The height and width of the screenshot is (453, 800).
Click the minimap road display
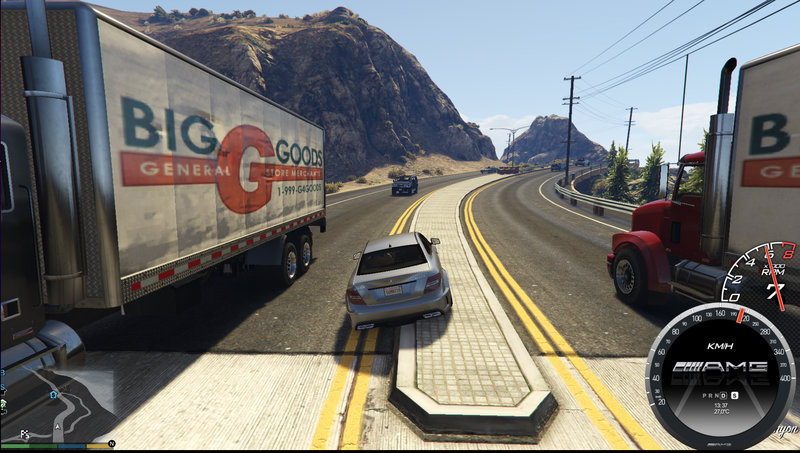click(x=65, y=412)
